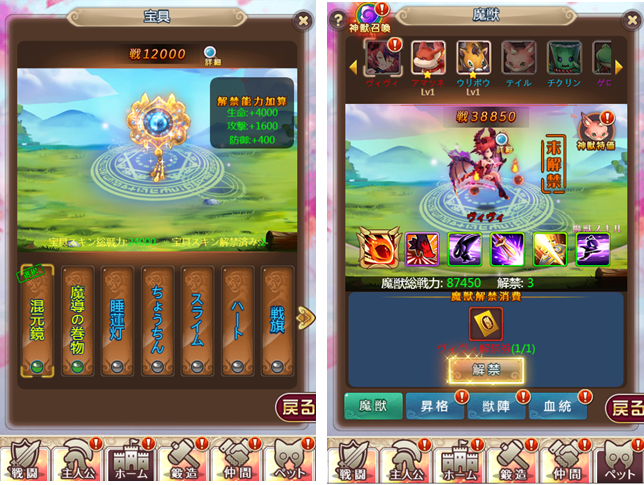Choose the ウリボウ beast portrait

point(474,58)
